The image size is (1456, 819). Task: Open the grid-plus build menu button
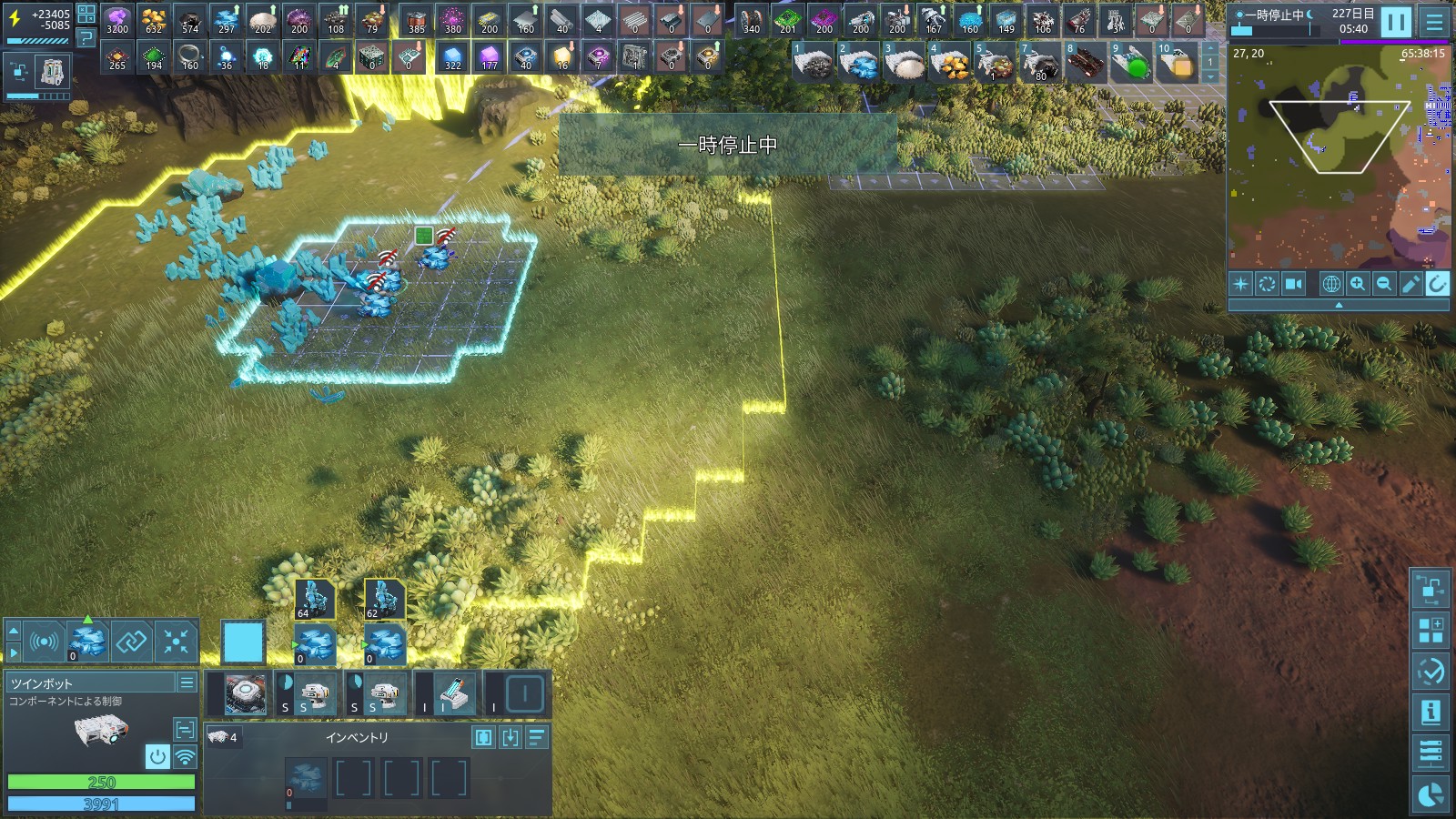click(x=1431, y=630)
